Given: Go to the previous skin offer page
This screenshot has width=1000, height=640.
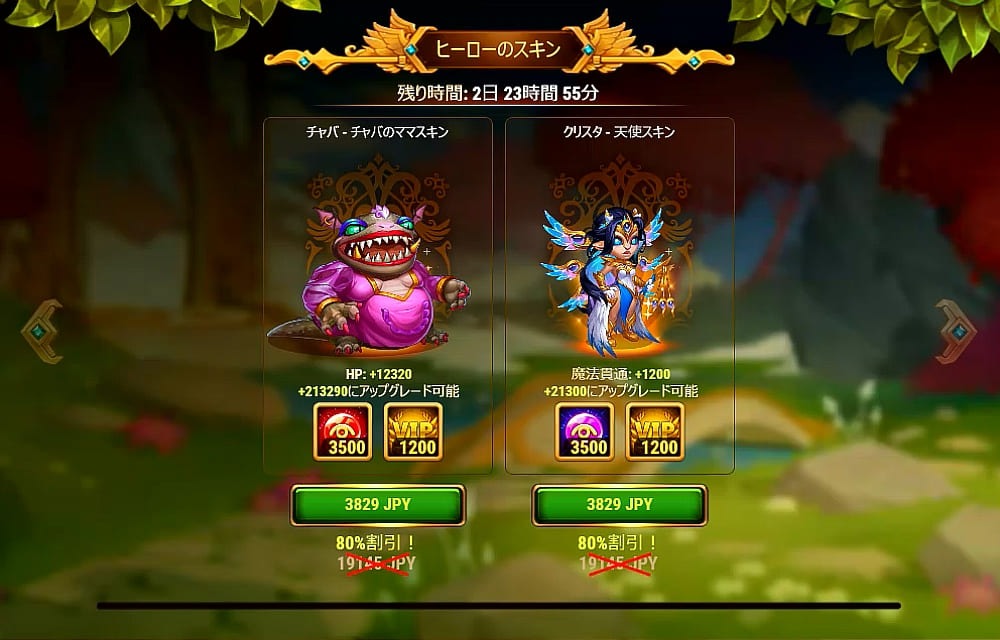Looking at the screenshot, I should (x=42, y=331).
